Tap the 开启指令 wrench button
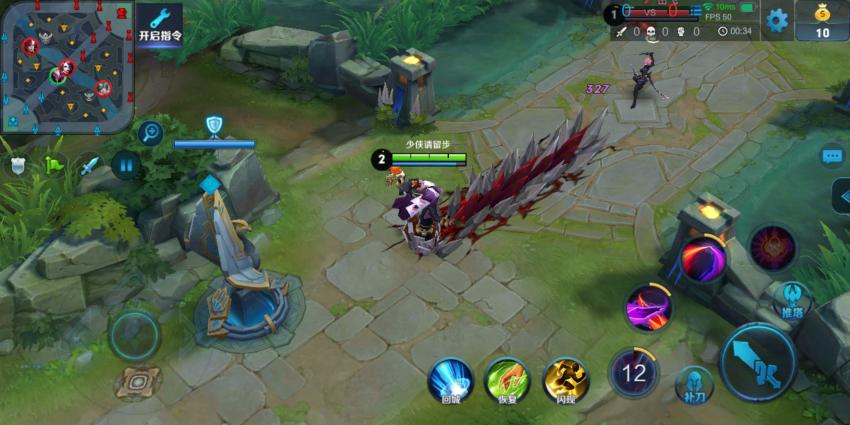Screen dimensions: 850x425 pyautogui.click(x=160, y=24)
